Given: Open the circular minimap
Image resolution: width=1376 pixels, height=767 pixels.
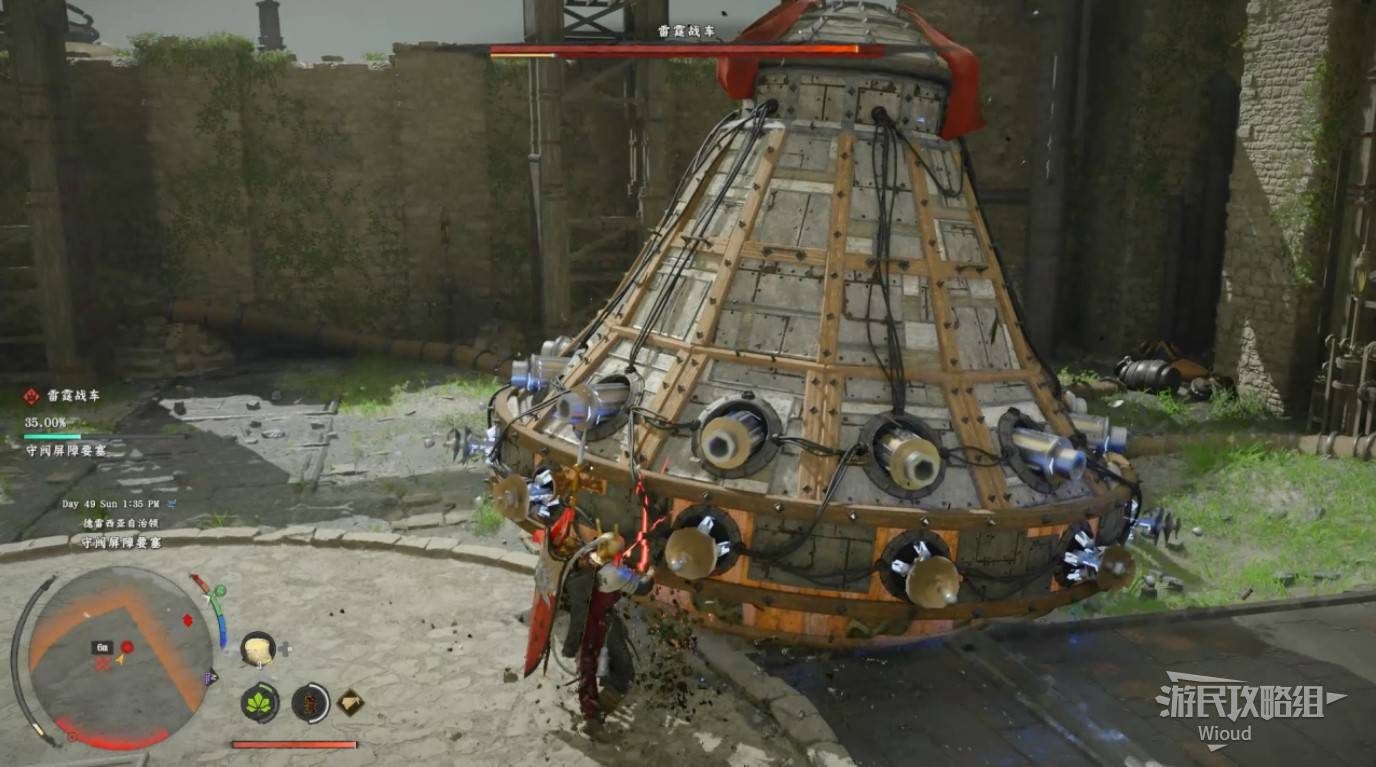Looking at the screenshot, I should [x=118, y=655].
